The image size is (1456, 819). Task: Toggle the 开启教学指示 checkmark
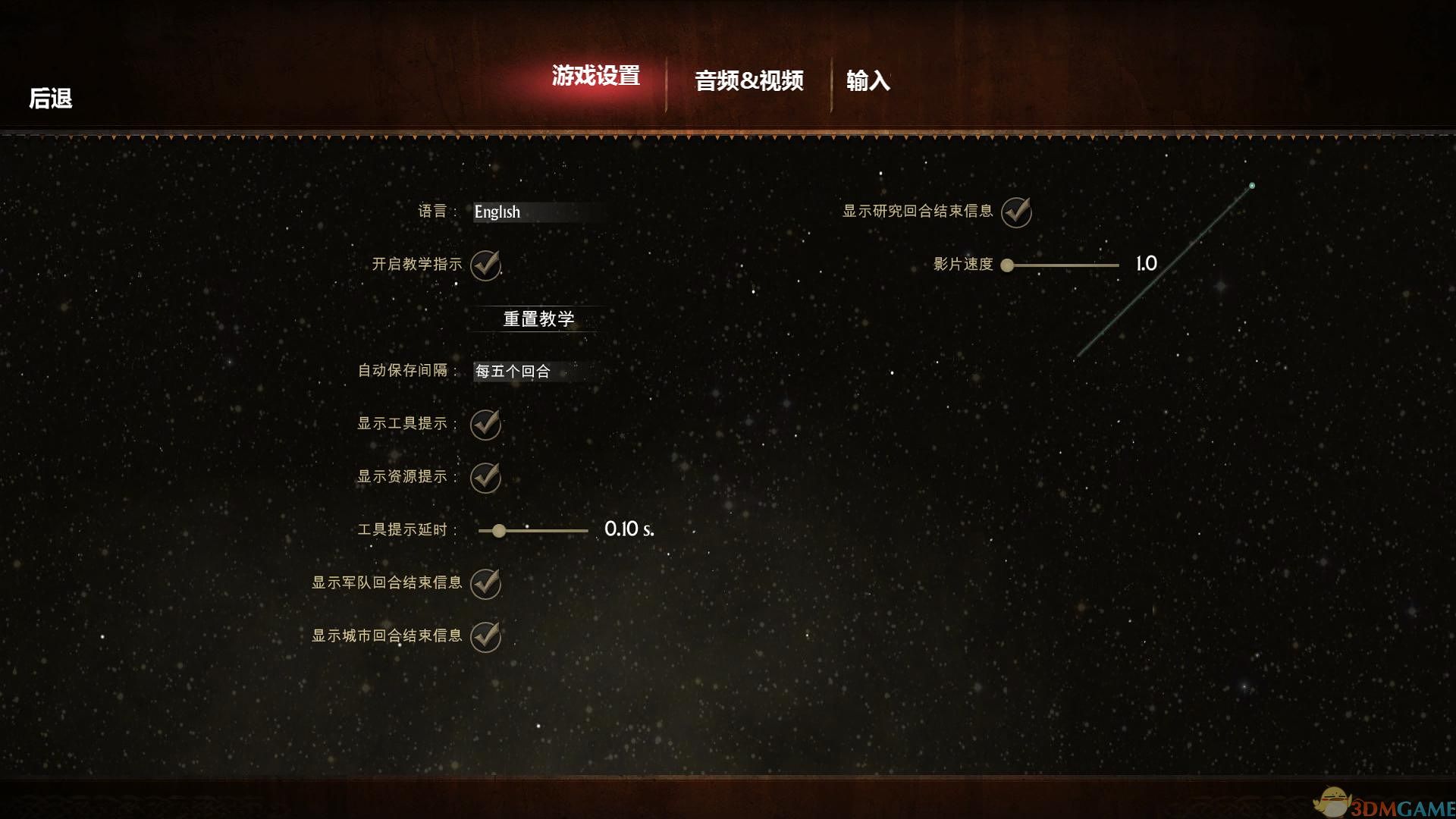pos(485,266)
